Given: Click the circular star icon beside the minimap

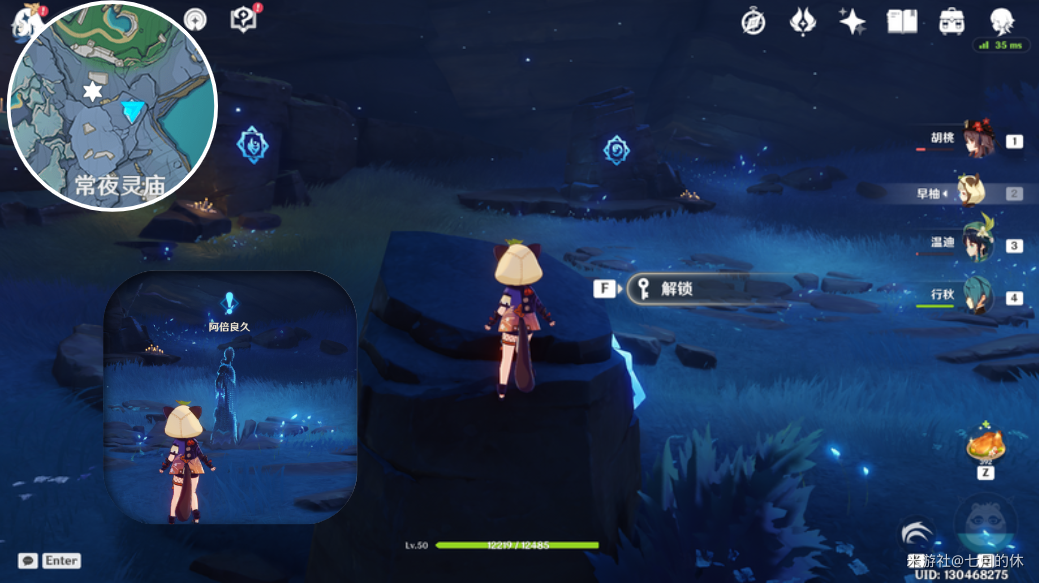Looking at the screenshot, I should point(195,19).
